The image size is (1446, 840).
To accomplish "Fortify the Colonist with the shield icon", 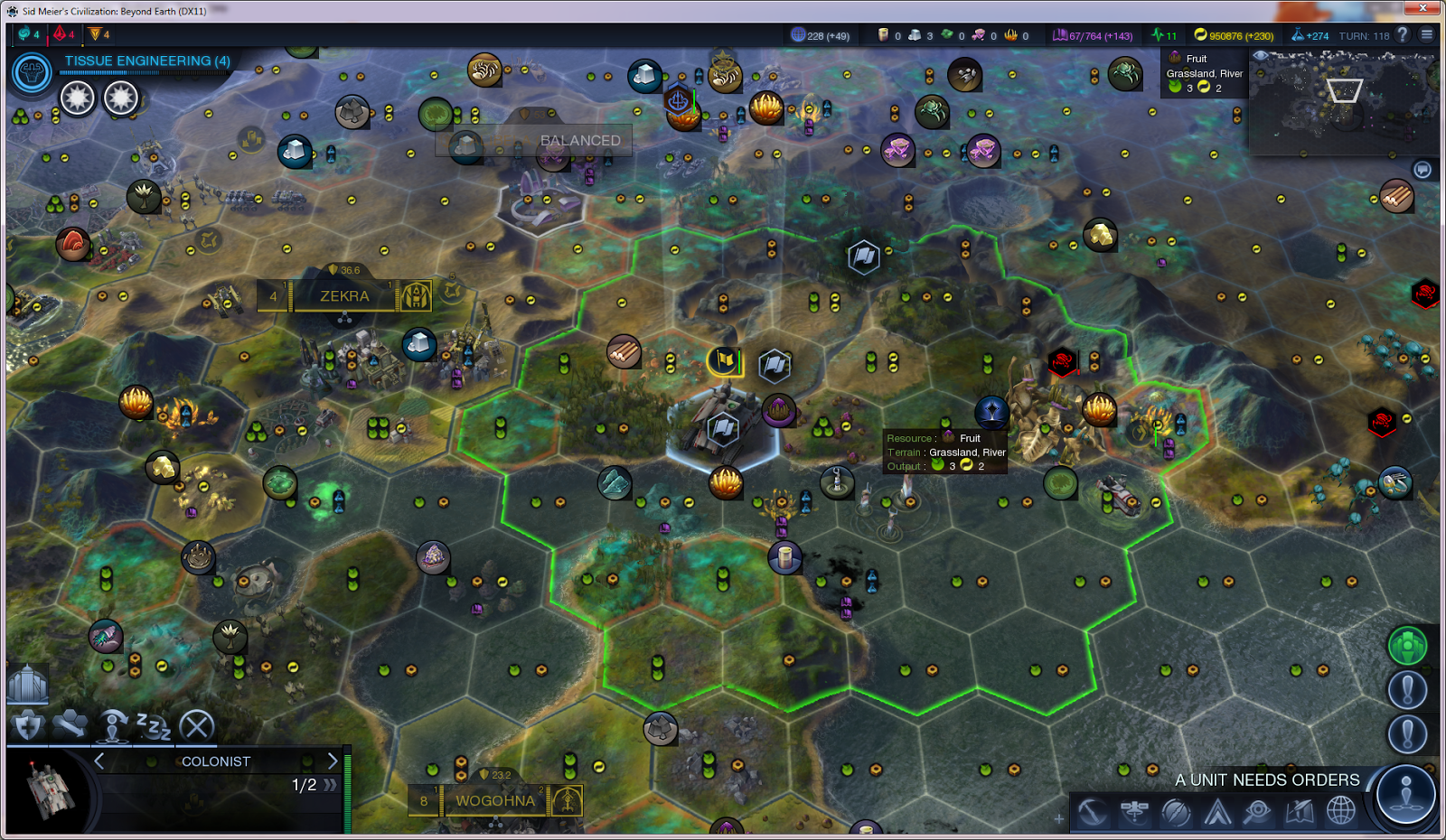I will (x=25, y=724).
